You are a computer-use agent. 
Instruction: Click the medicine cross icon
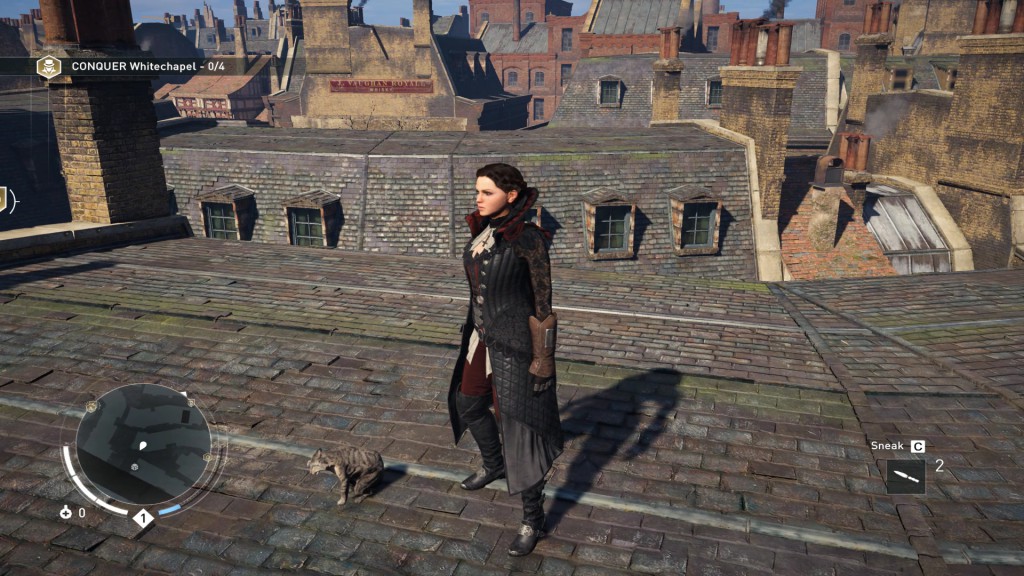pyautogui.click(x=66, y=513)
